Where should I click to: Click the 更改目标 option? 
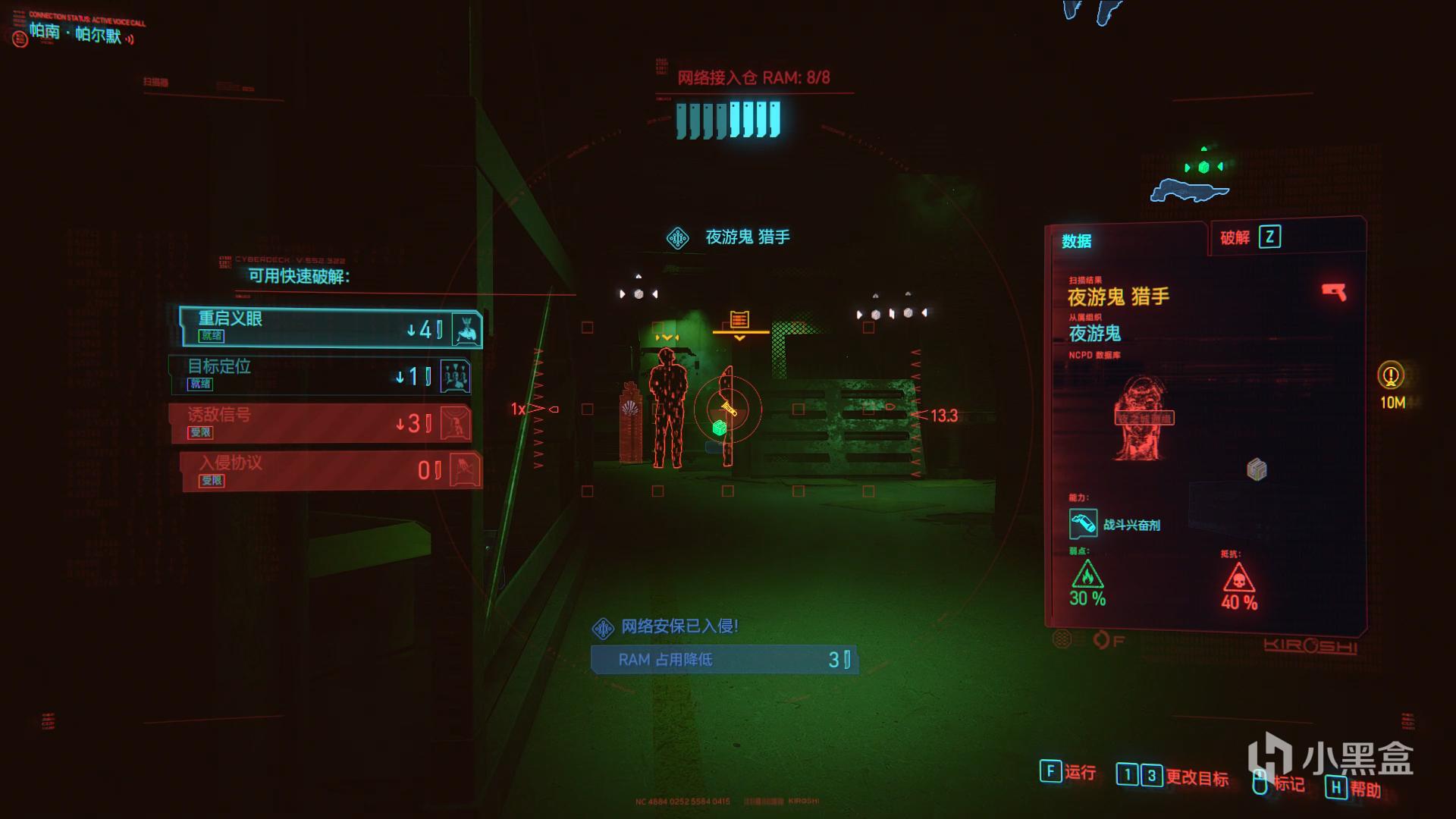[1172, 776]
